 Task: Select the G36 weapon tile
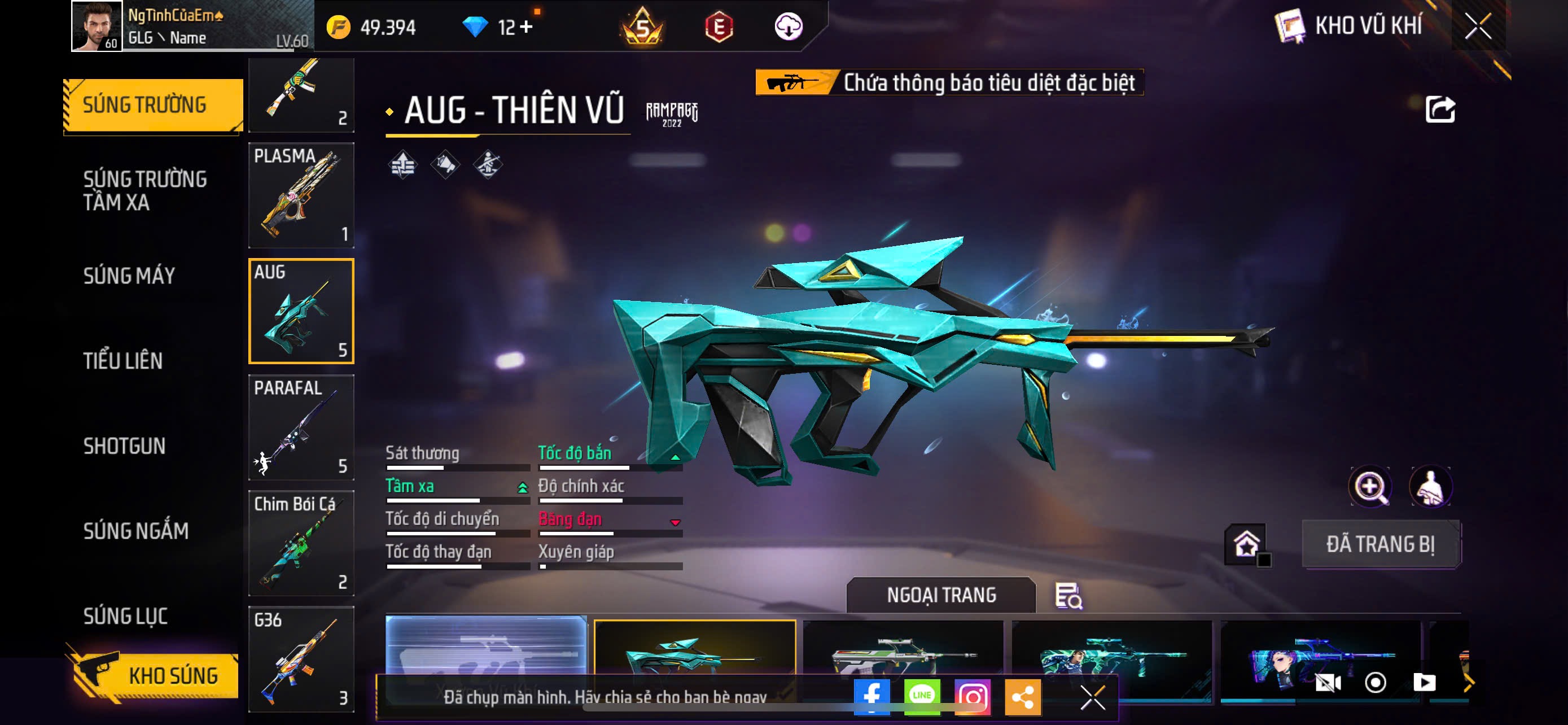[301, 658]
